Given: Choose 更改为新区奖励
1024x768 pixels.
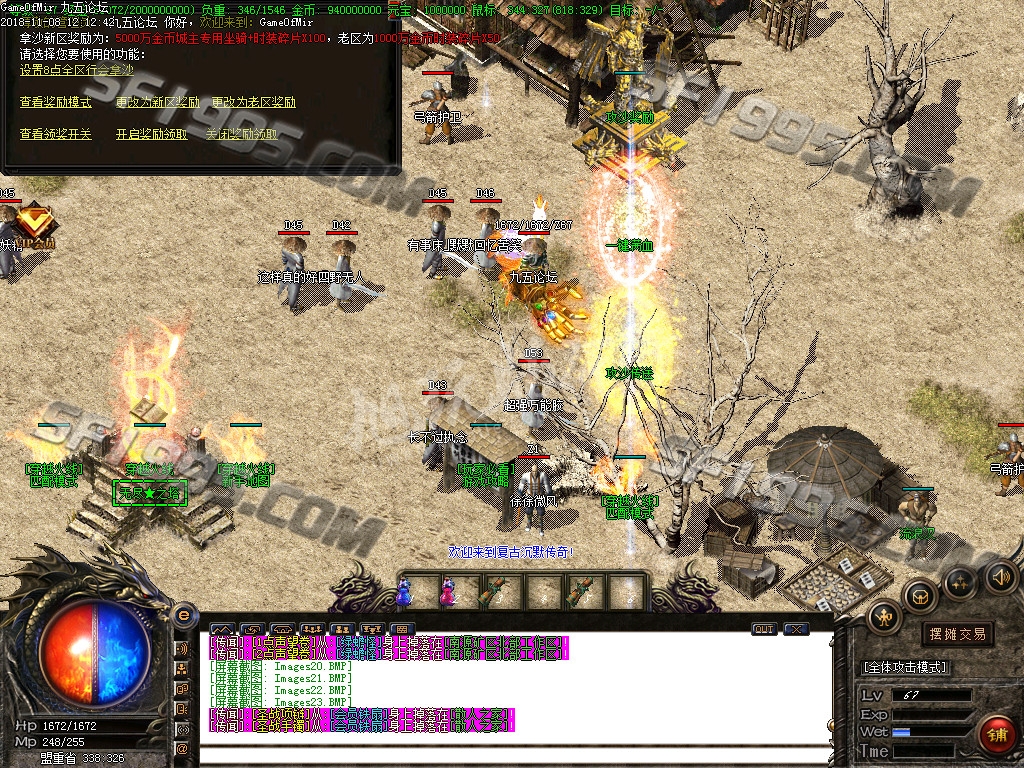Looking at the screenshot, I should click(157, 102).
